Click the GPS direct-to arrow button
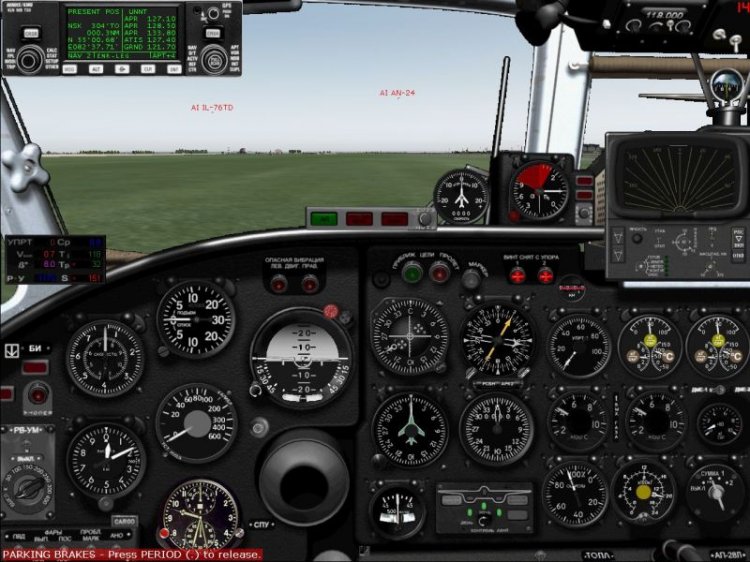Image resolution: width=750 pixels, height=562 pixels. coord(123,69)
